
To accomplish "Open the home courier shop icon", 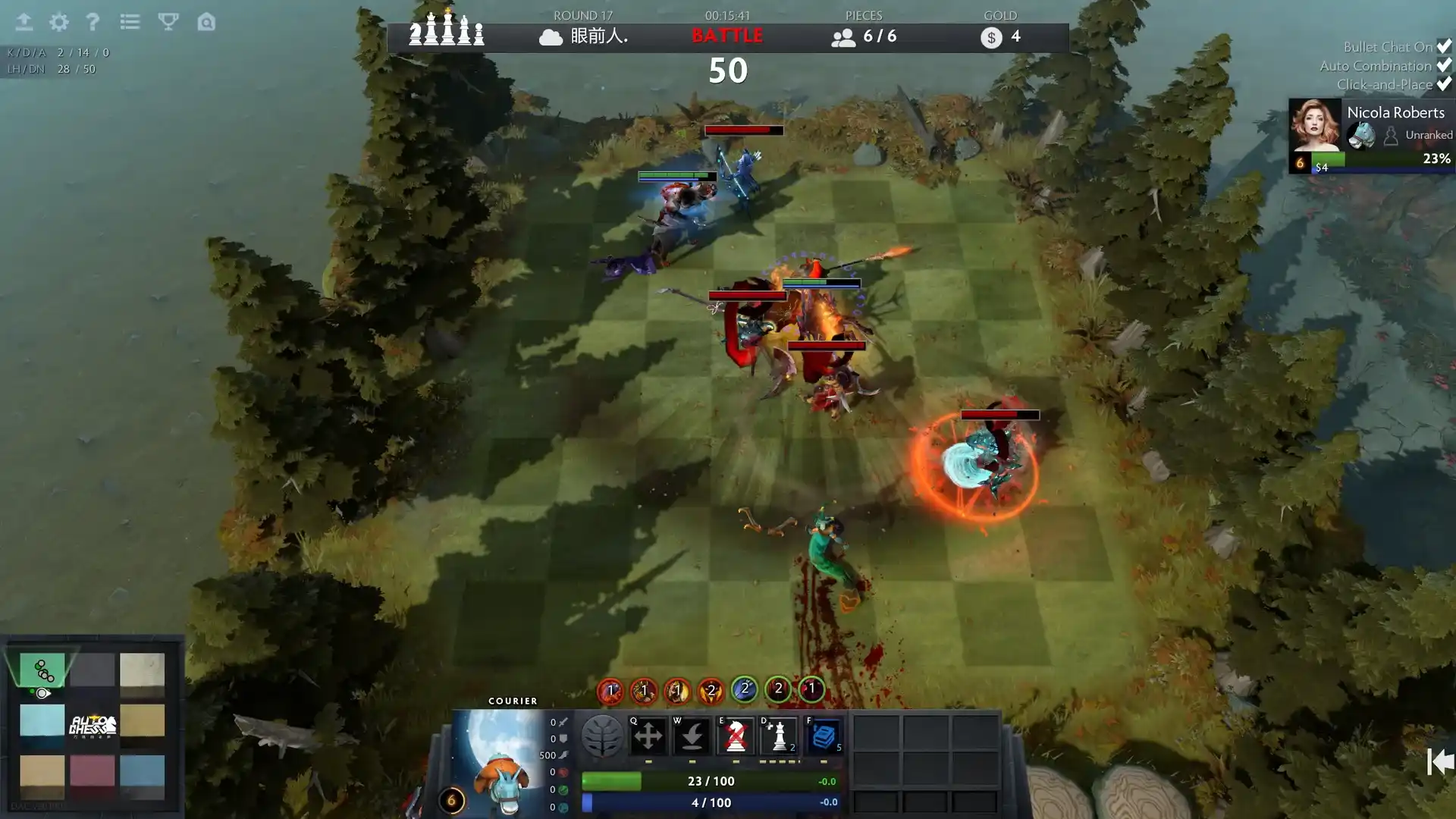I will click(206, 23).
